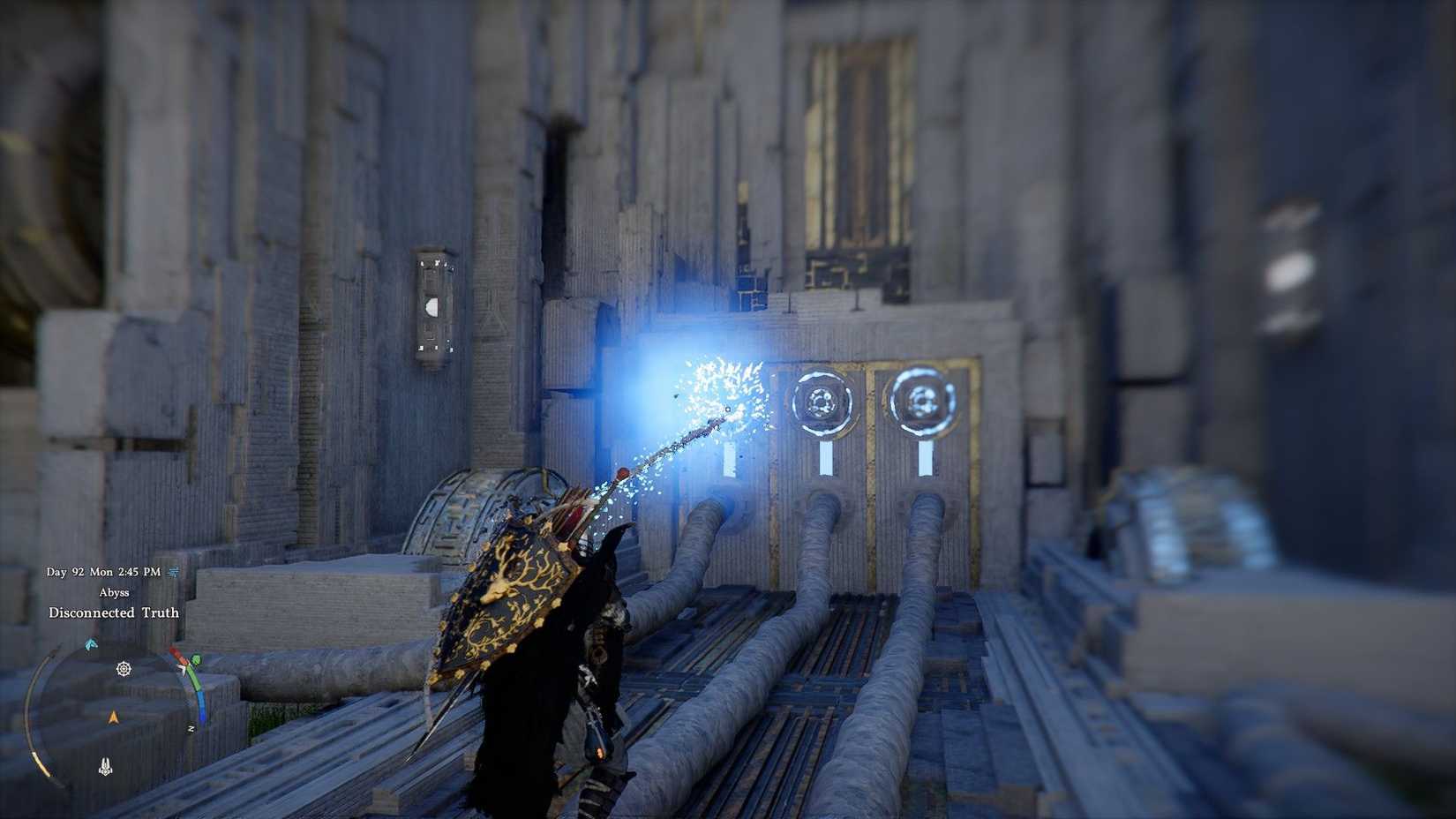The image size is (1456, 819).
Task: Open the left pipe slot panel
Action: [729, 459]
